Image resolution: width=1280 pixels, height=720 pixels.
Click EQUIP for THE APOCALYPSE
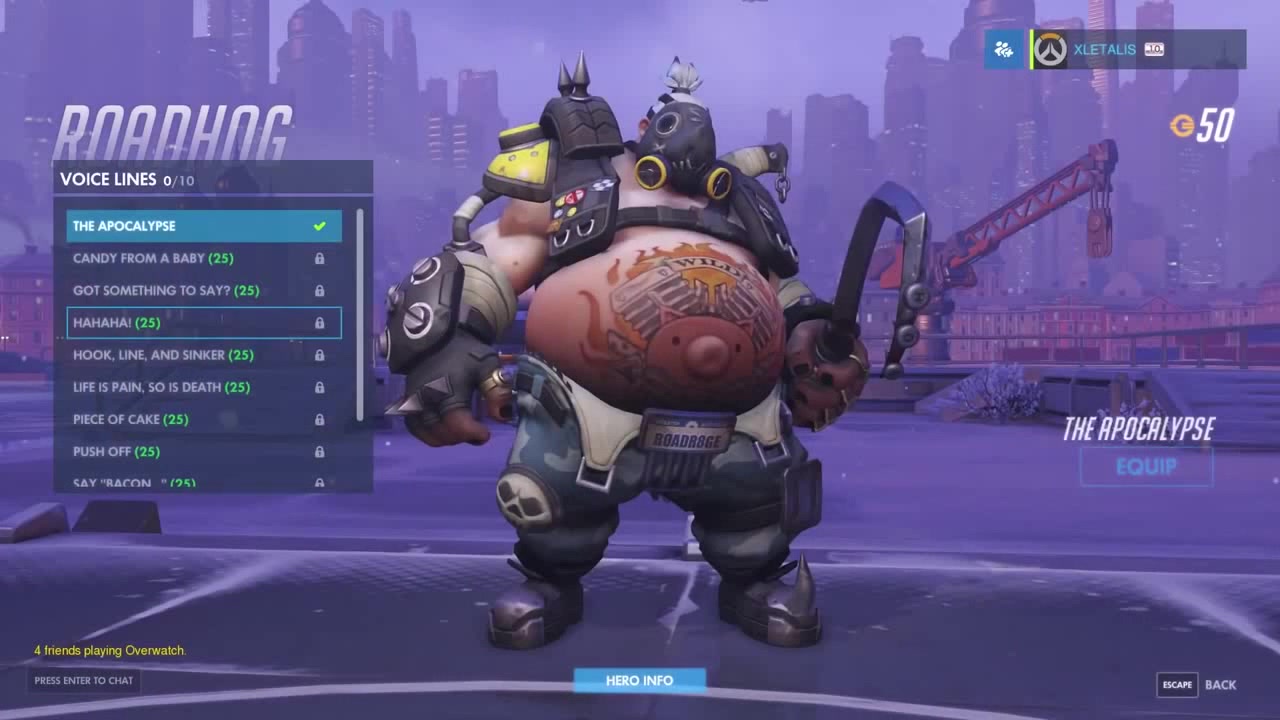pyautogui.click(x=1146, y=467)
